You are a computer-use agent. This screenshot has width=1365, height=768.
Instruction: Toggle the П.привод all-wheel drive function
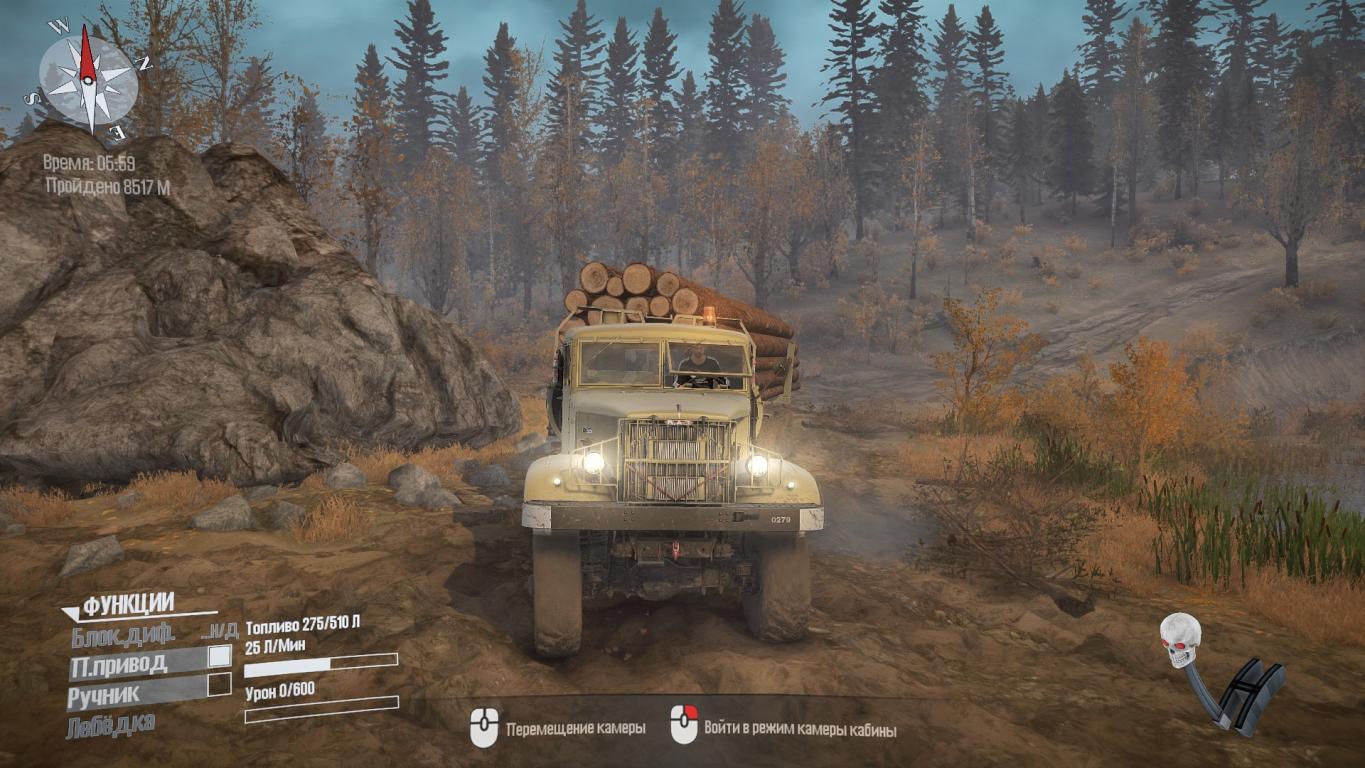coord(119,664)
